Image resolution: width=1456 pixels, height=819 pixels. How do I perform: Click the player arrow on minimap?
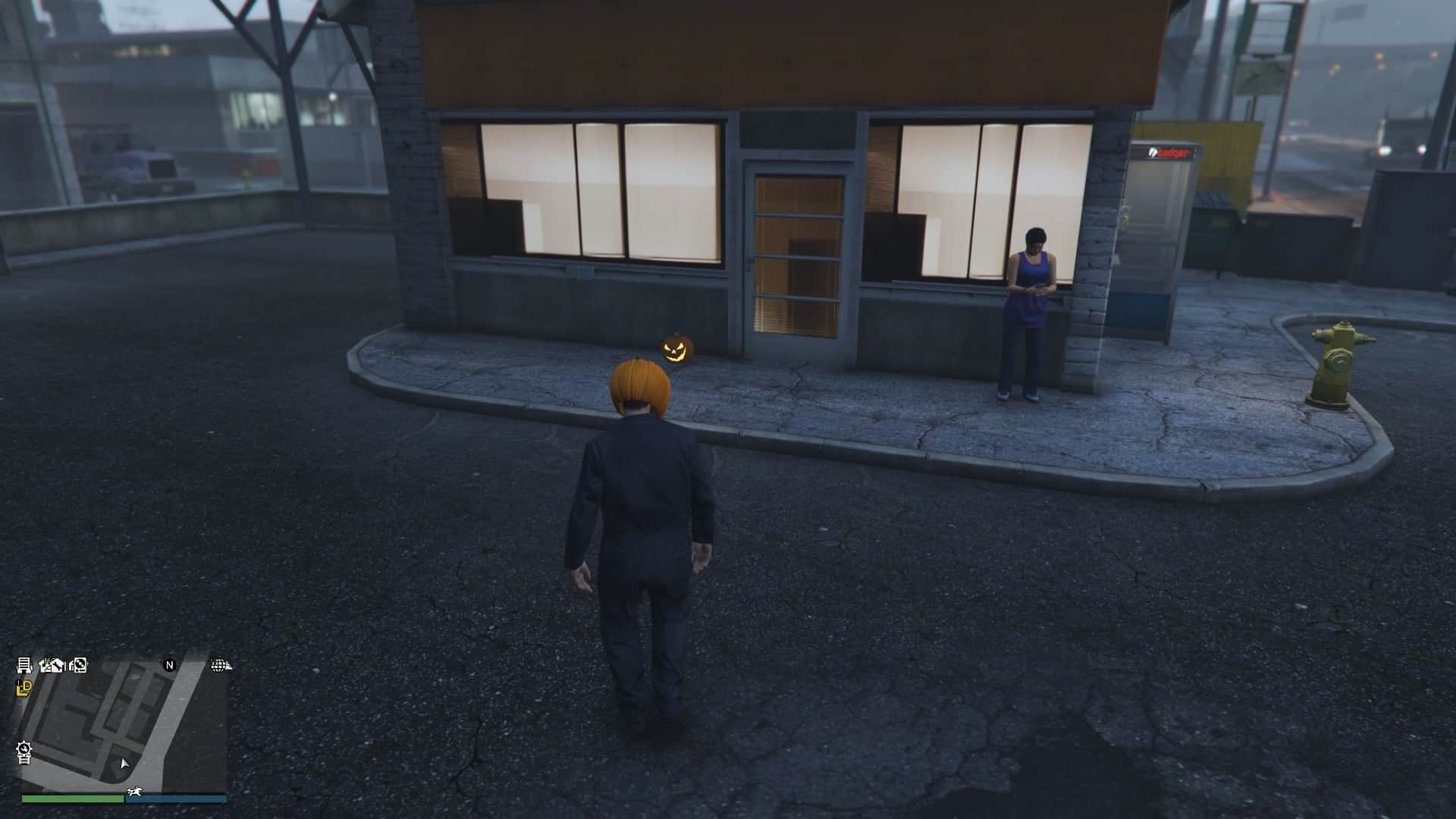point(124,764)
